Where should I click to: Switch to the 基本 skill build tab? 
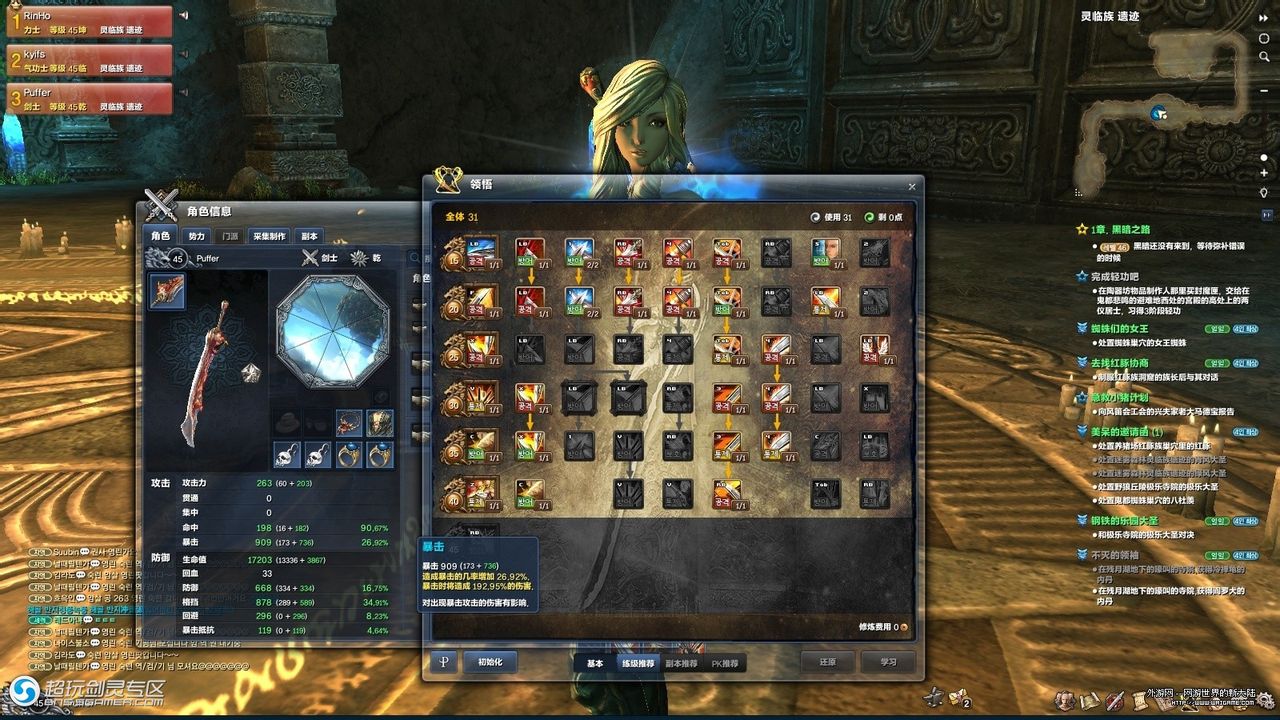(594, 663)
